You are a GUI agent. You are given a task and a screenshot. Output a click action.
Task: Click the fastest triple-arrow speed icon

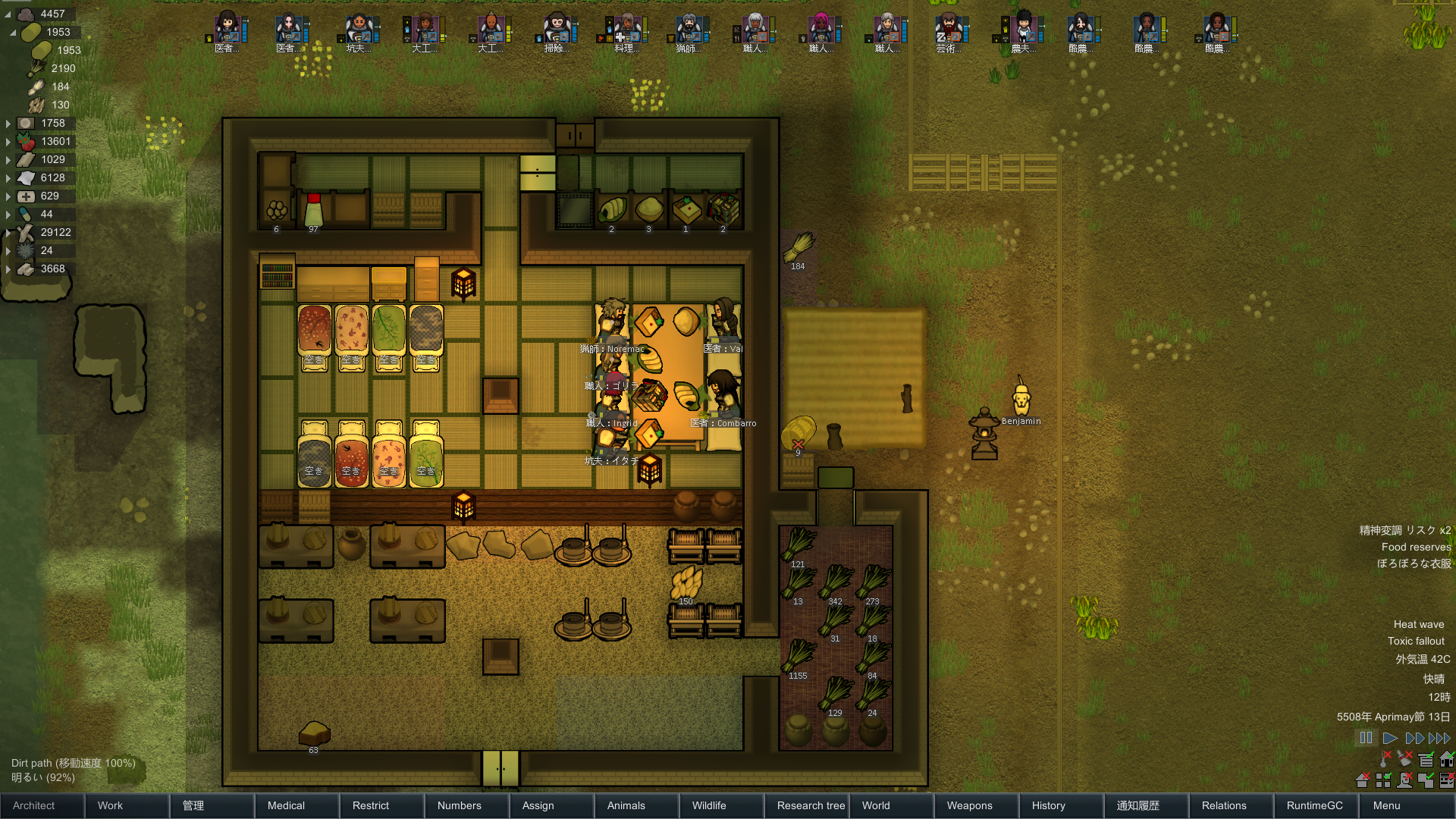1439,738
